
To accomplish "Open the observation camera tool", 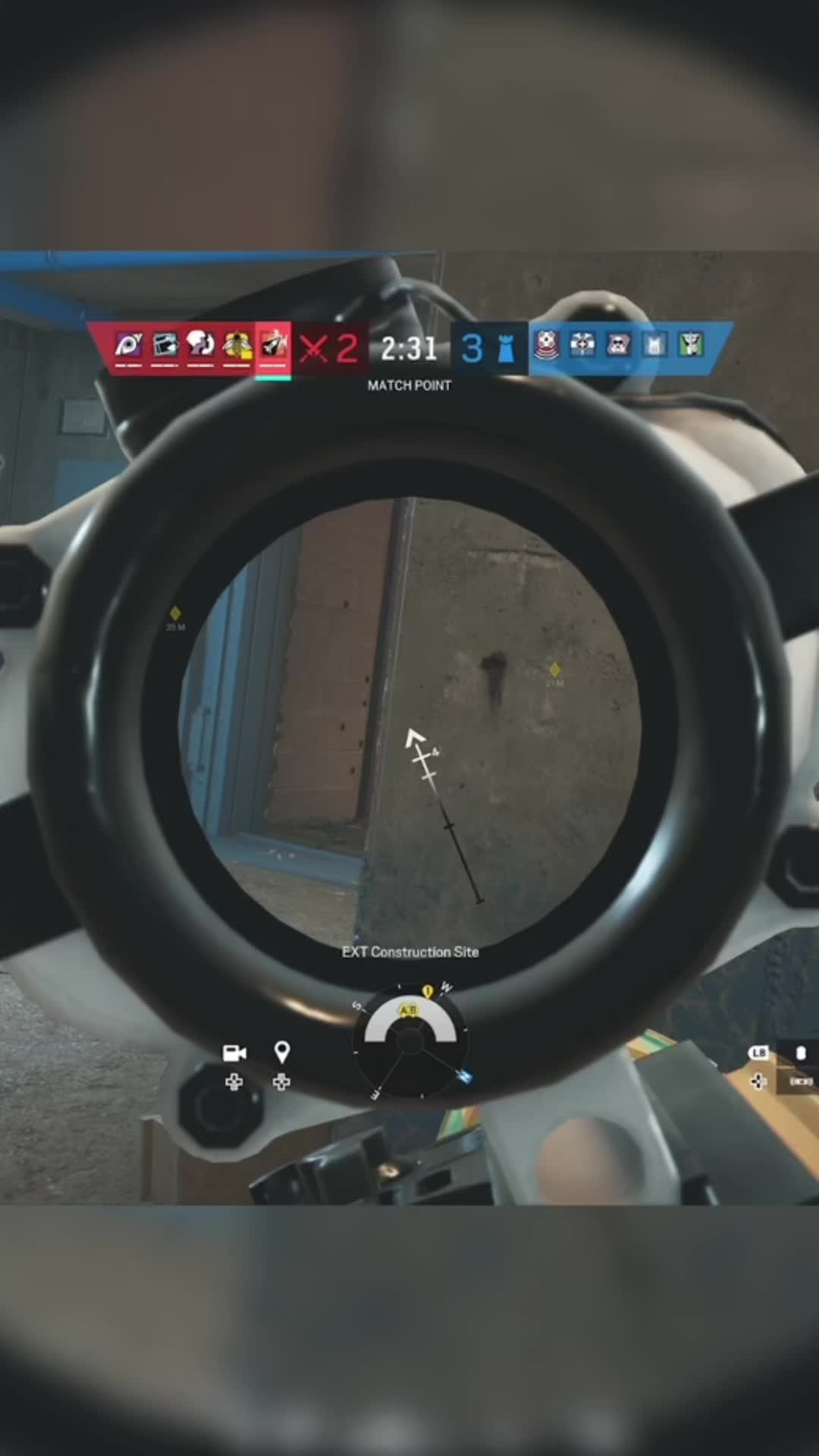I will point(234,1053).
